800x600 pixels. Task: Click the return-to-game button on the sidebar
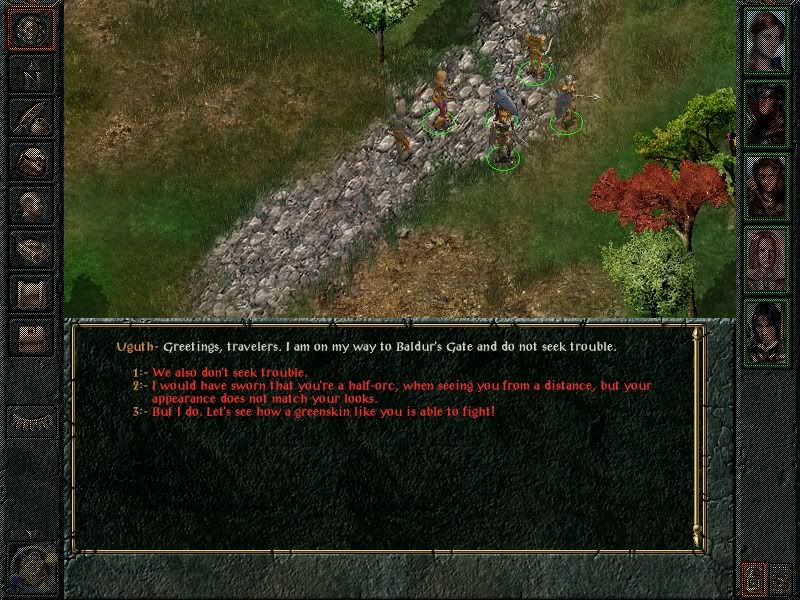(31, 28)
